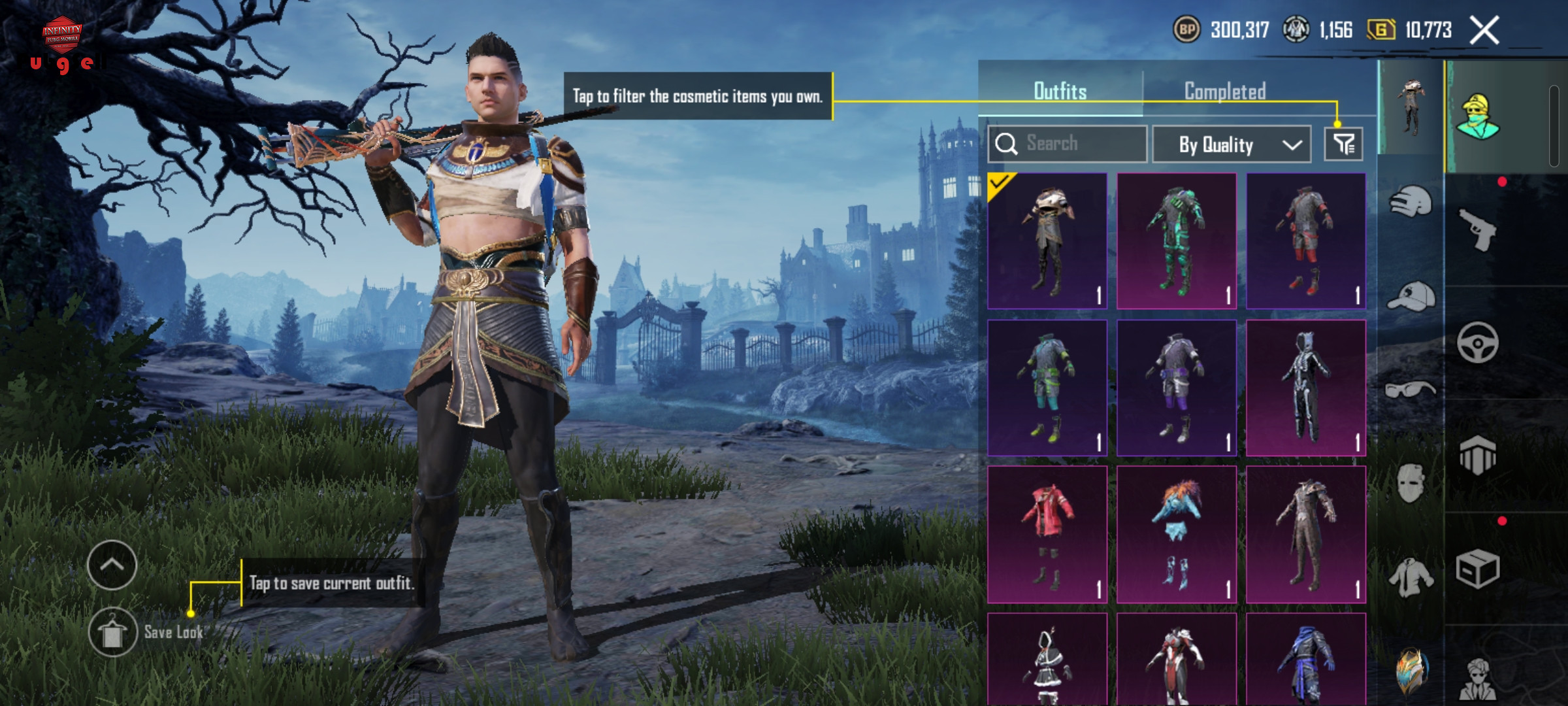Open the crate box section
Image resolution: width=1568 pixels, height=706 pixels.
pos(1478,569)
